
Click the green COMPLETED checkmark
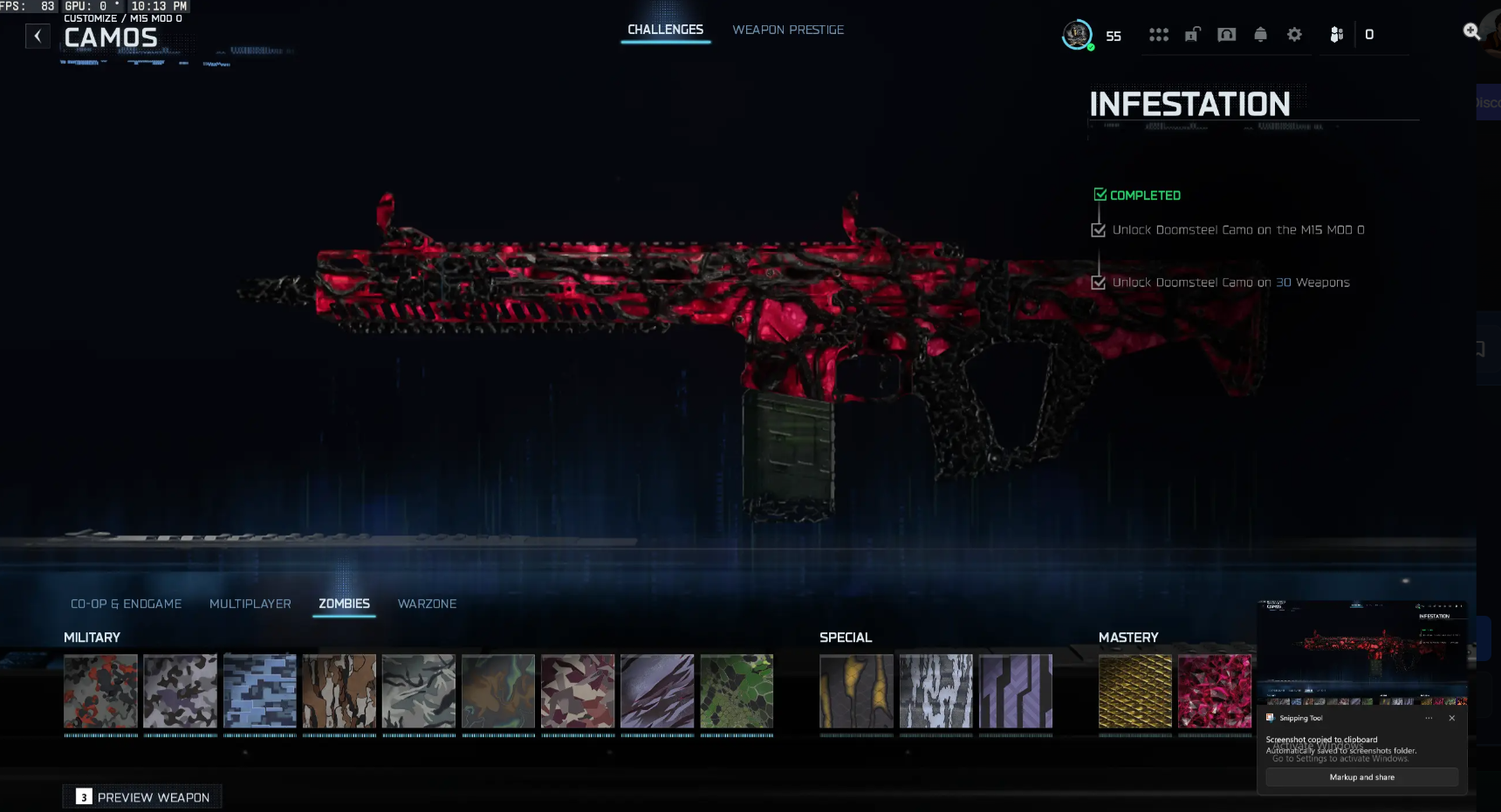coord(1100,194)
